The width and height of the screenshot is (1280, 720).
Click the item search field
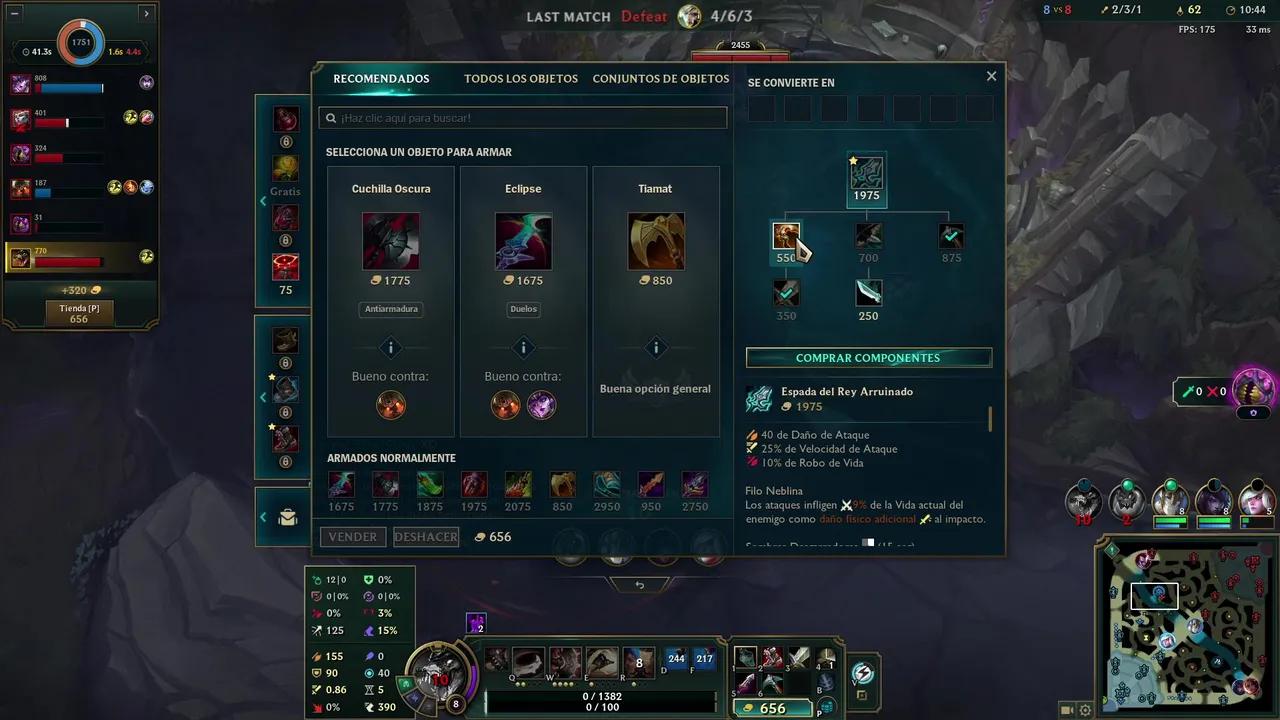523,118
